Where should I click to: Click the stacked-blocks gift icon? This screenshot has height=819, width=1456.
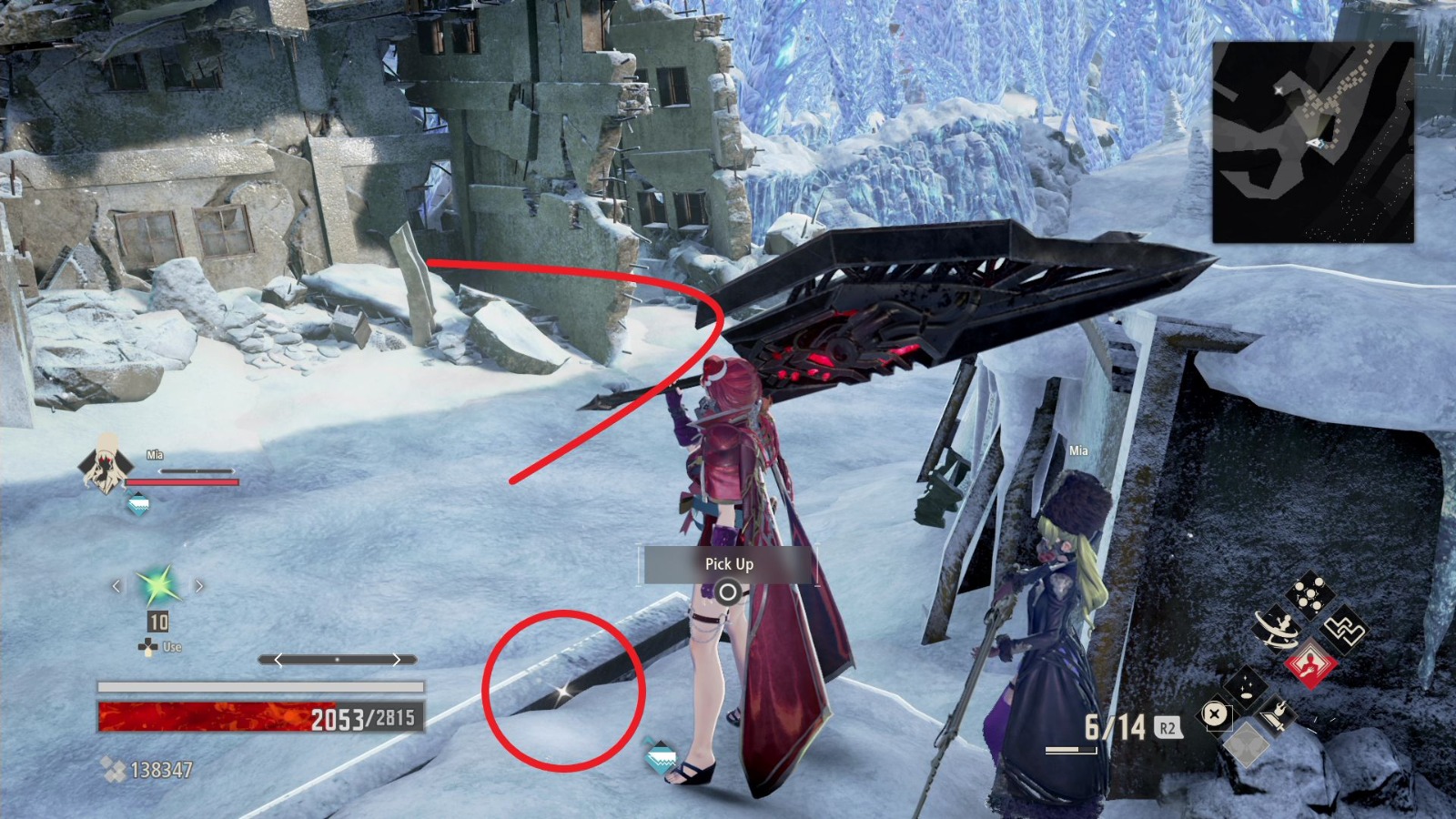tap(1343, 627)
